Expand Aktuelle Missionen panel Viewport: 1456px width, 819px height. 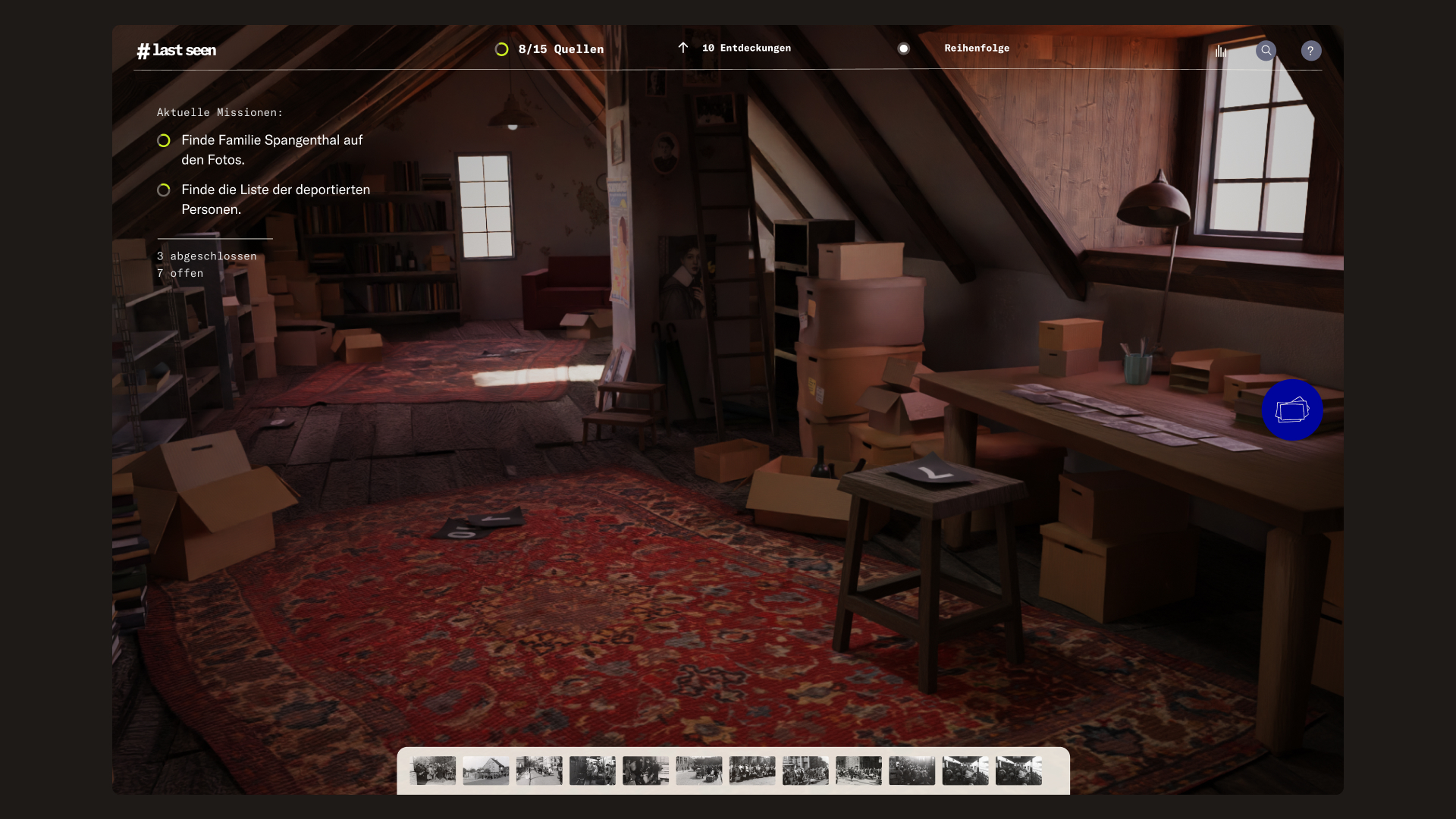[x=219, y=111]
